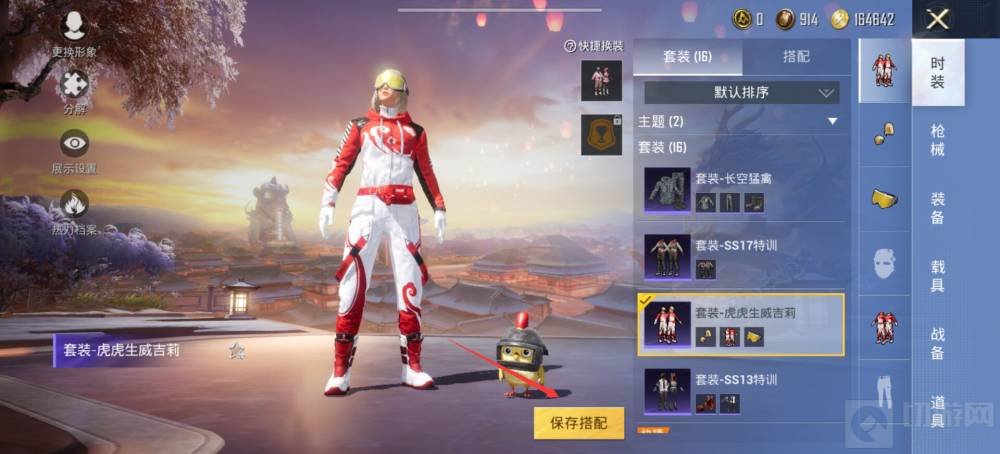Open the 更换形象 change appearance option
Viewport: 1000px width, 454px height.
(74, 32)
